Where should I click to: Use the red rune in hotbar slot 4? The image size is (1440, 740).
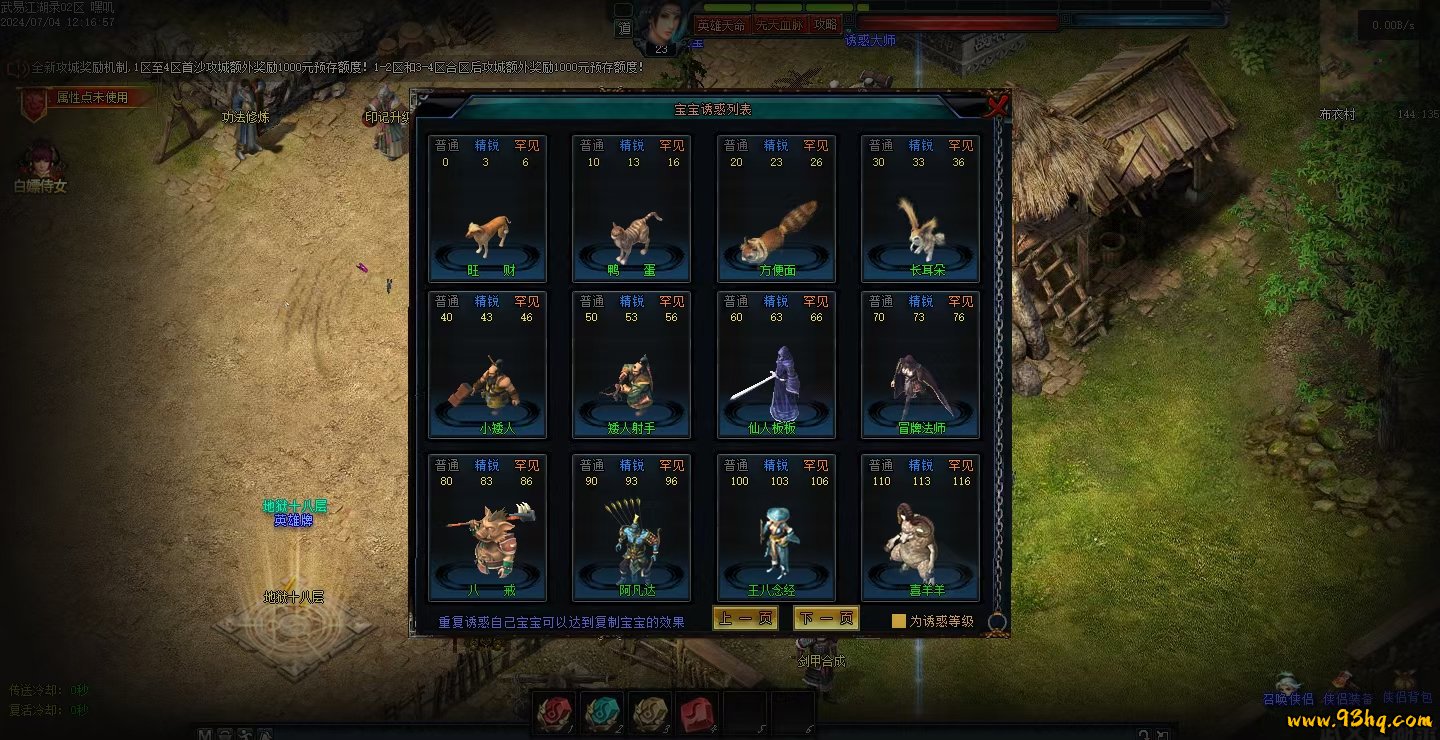click(x=697, y=713)
